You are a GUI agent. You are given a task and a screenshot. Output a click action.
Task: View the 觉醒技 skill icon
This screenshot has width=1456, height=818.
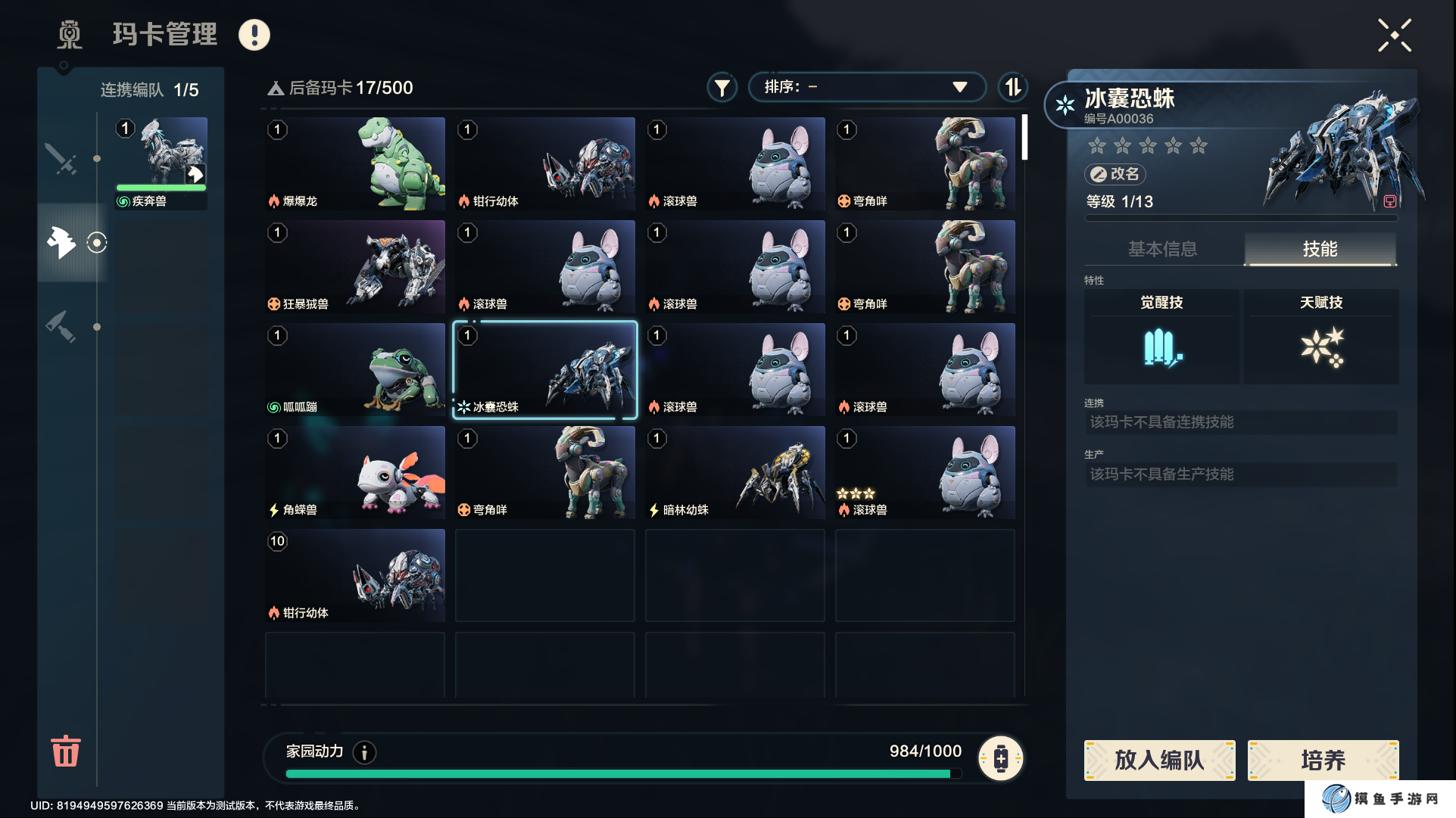point(1161,347)
